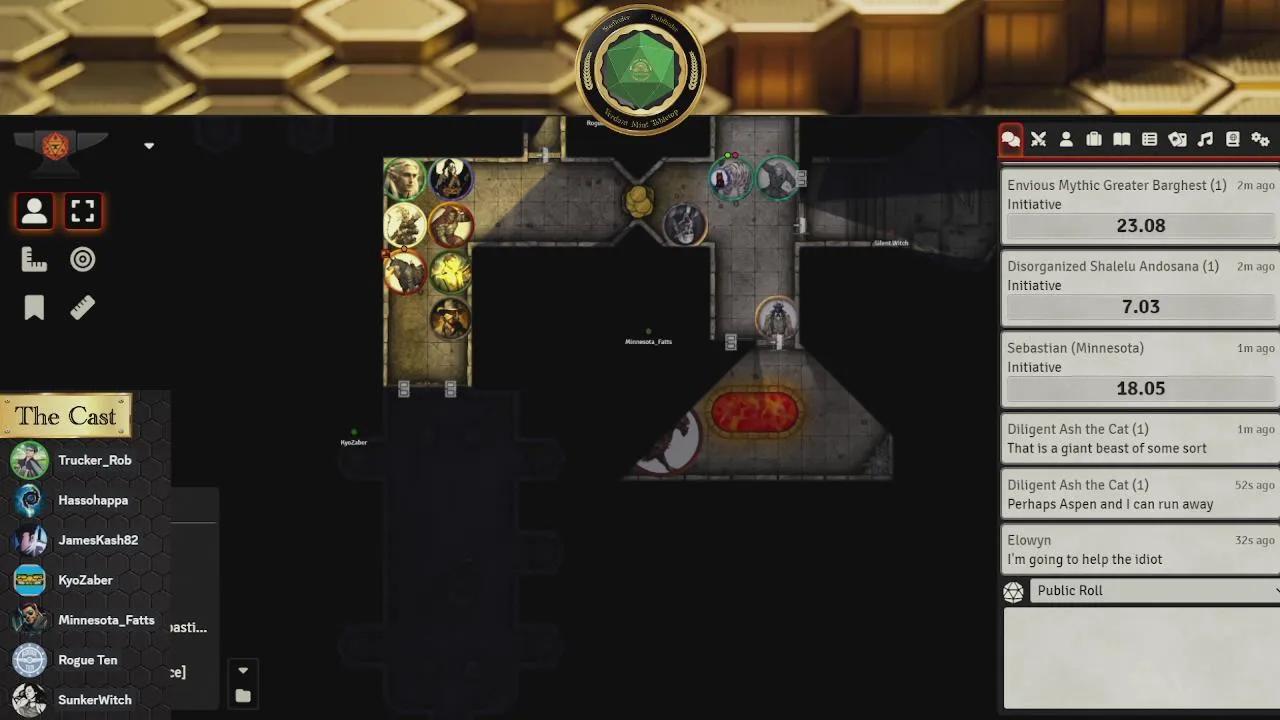Switch to the Chat Log tab
Viewport: 1280px width, 720px height.
[1010, 139]
